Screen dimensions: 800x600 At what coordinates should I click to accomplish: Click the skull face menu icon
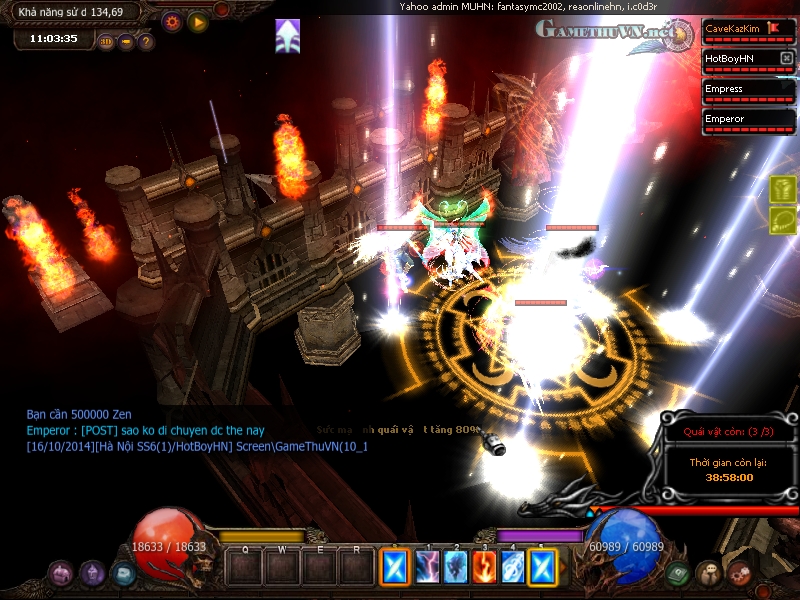pos(708,573)
